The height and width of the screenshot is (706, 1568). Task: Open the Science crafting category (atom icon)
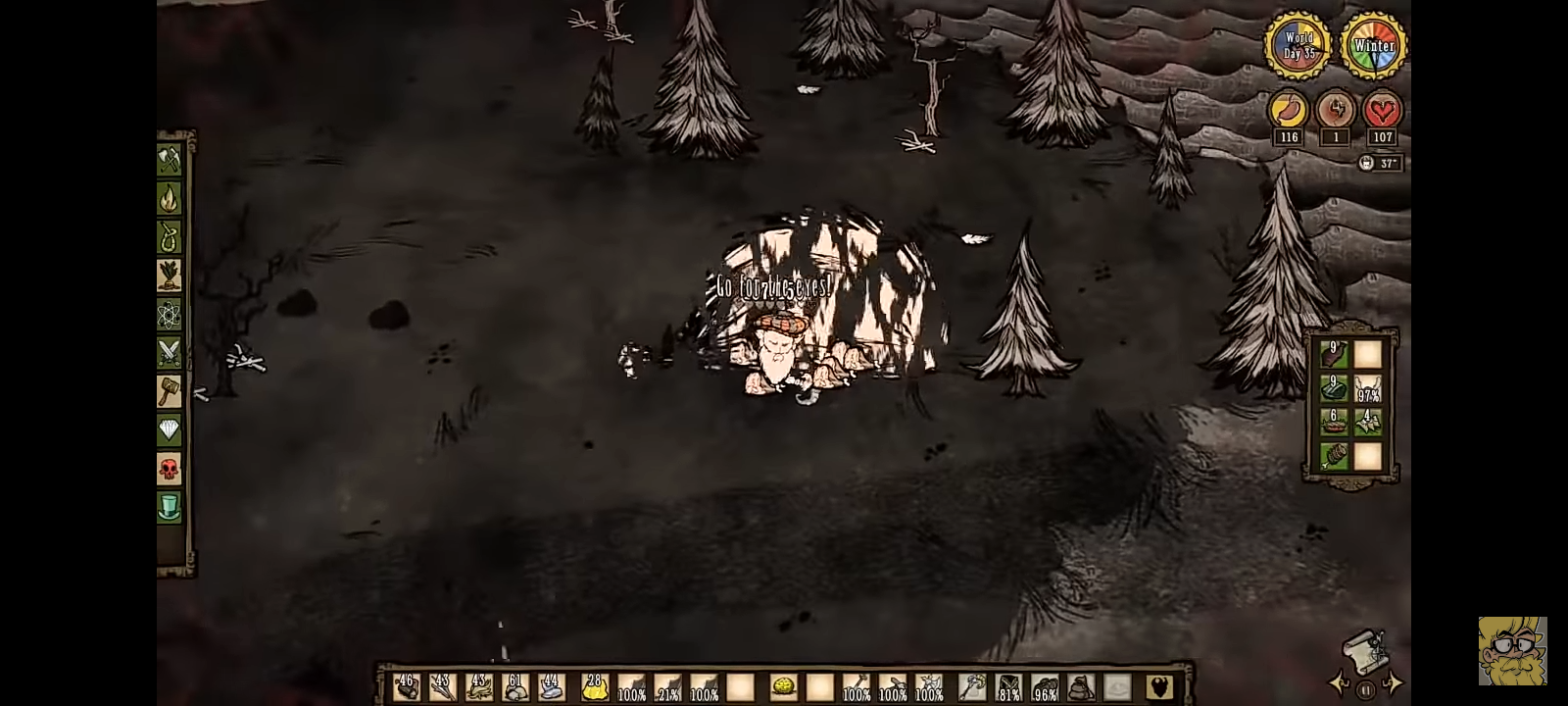click(169, 314)
